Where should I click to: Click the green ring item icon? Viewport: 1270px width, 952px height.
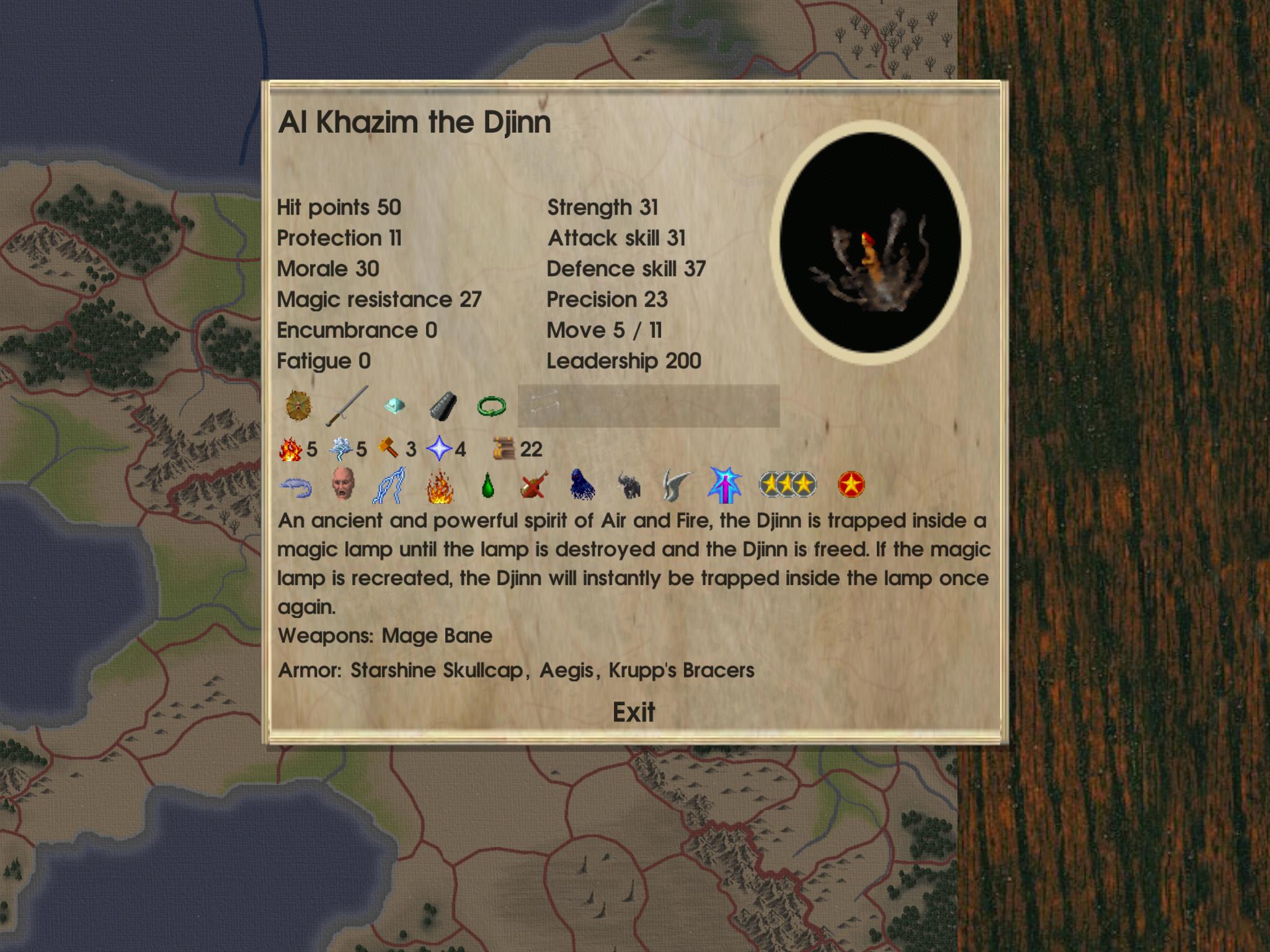(492, 407)
